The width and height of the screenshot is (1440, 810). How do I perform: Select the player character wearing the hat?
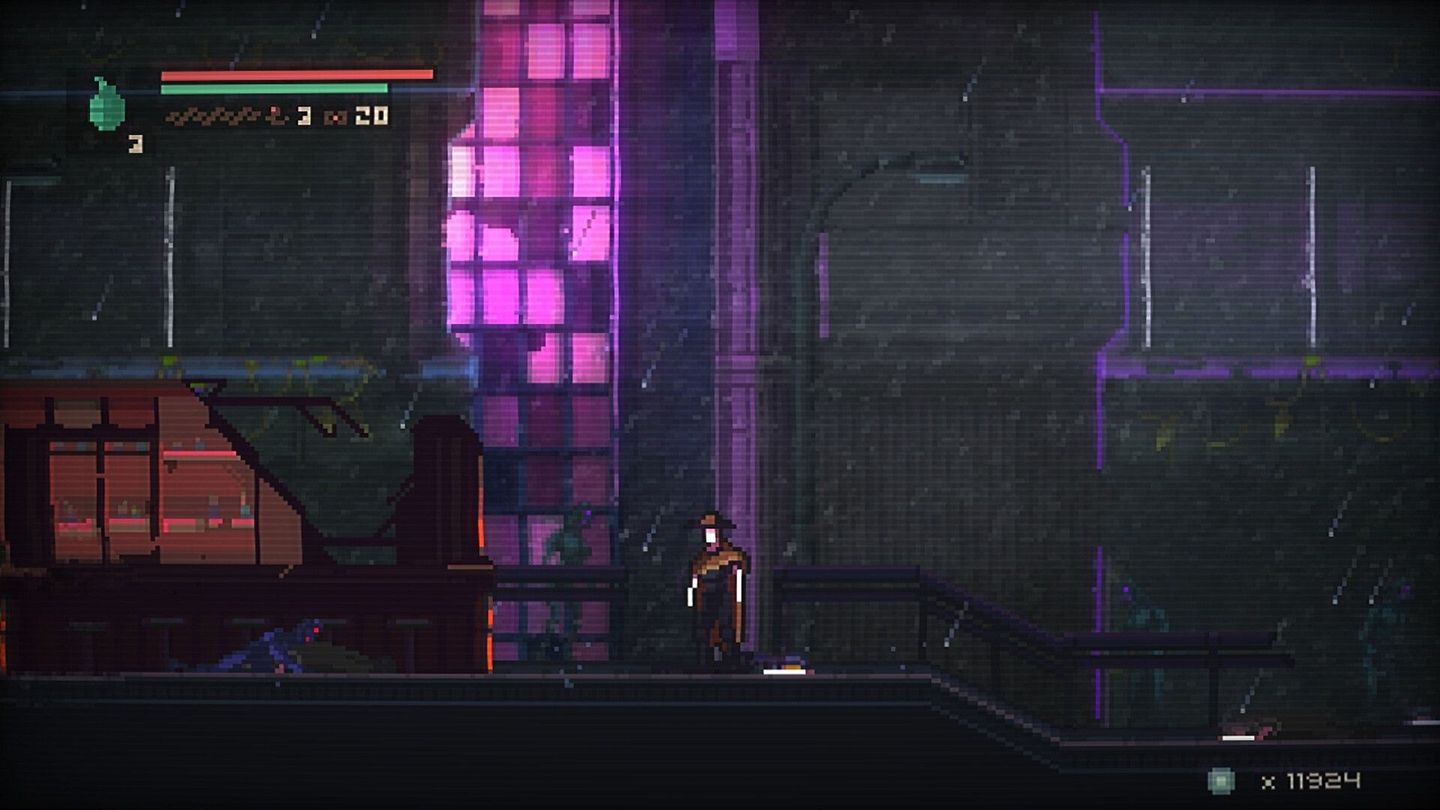(716, 585)
